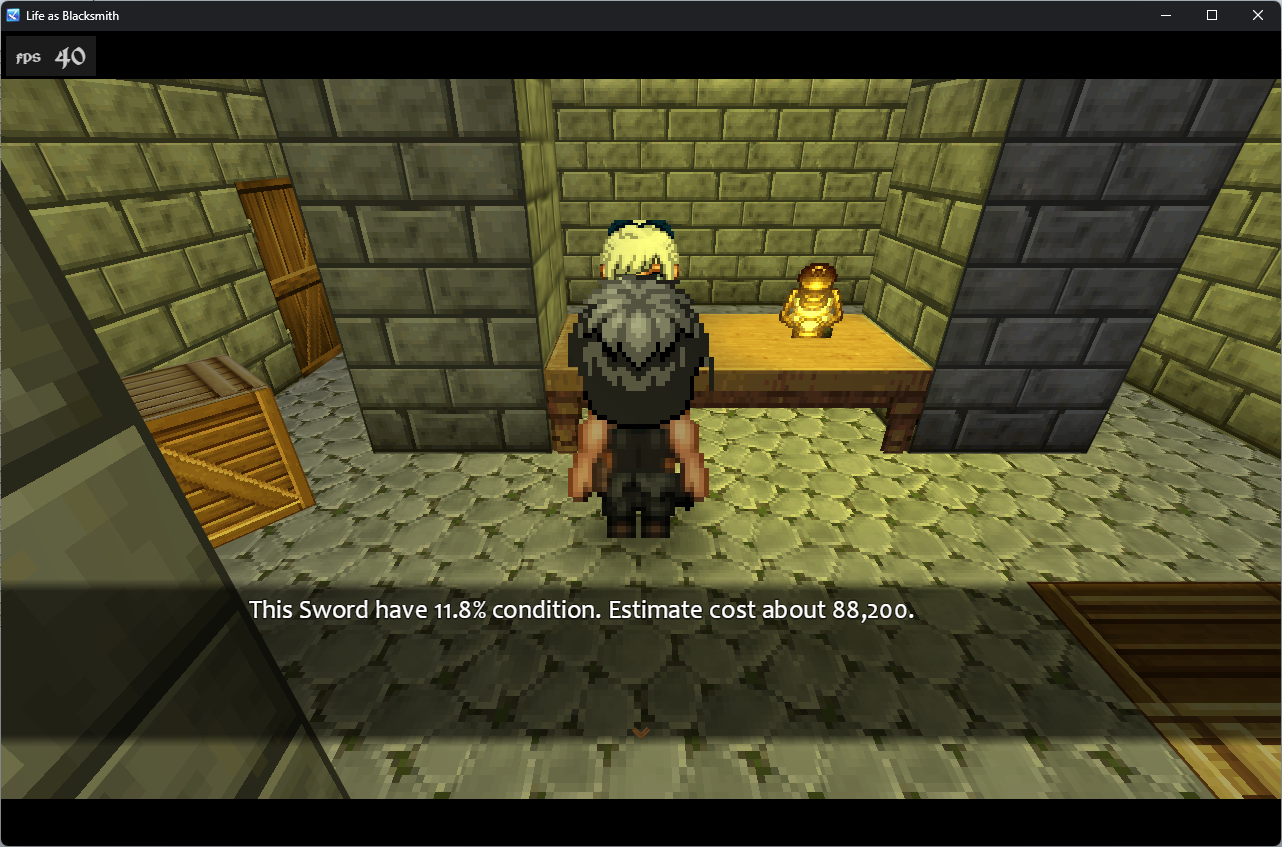1282x847 pixels.
Task: Click the FPS counter label
Action: 26,56
